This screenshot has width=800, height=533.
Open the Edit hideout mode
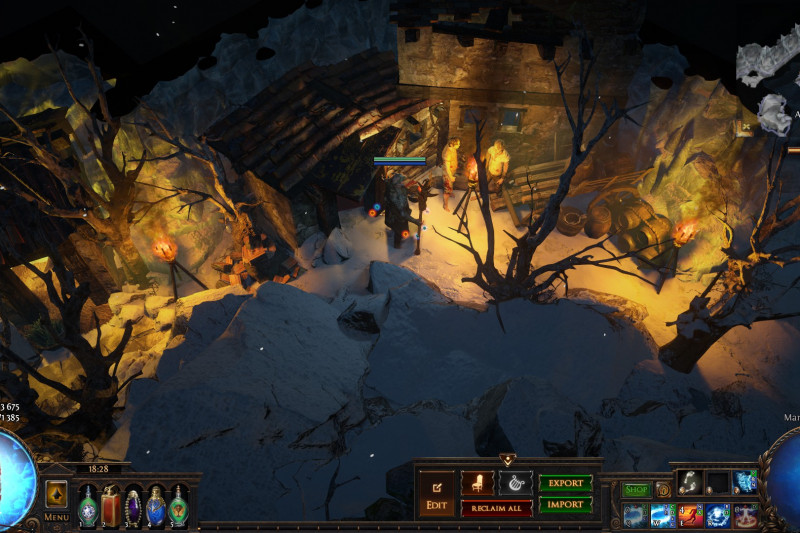pyautogui.click(x=436, y=492)
